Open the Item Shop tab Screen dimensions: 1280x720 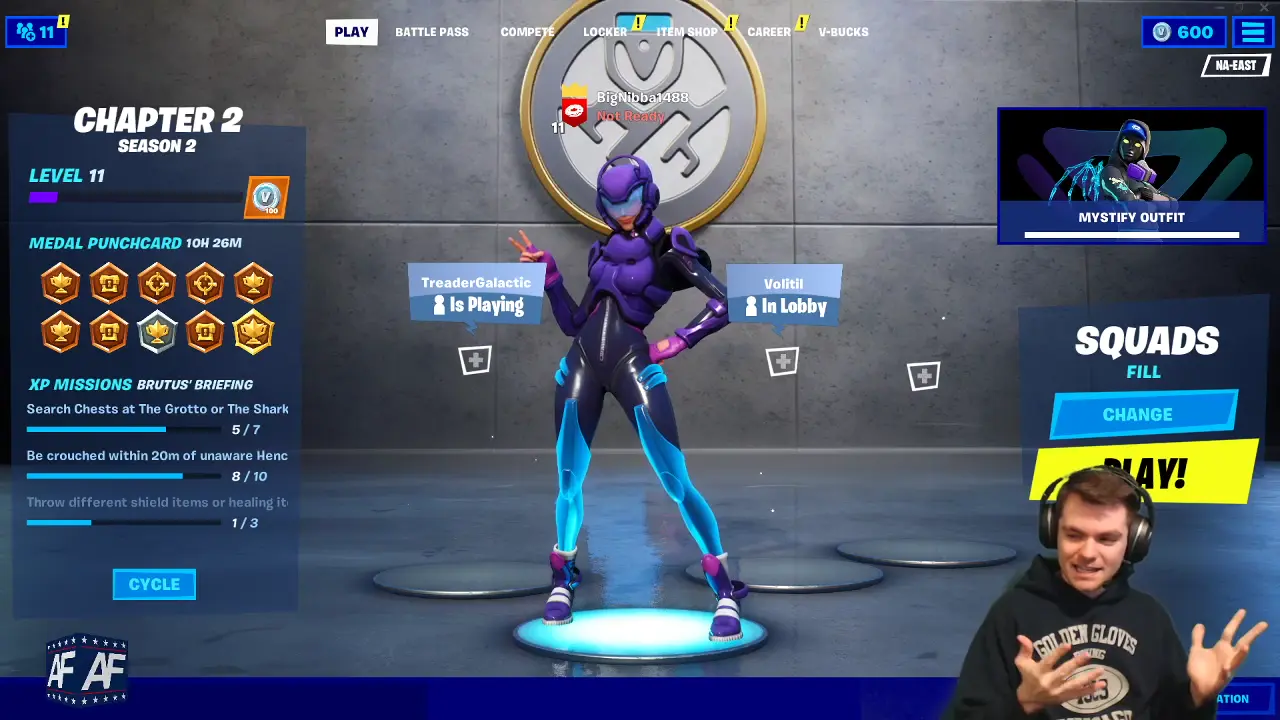[687, 32]
